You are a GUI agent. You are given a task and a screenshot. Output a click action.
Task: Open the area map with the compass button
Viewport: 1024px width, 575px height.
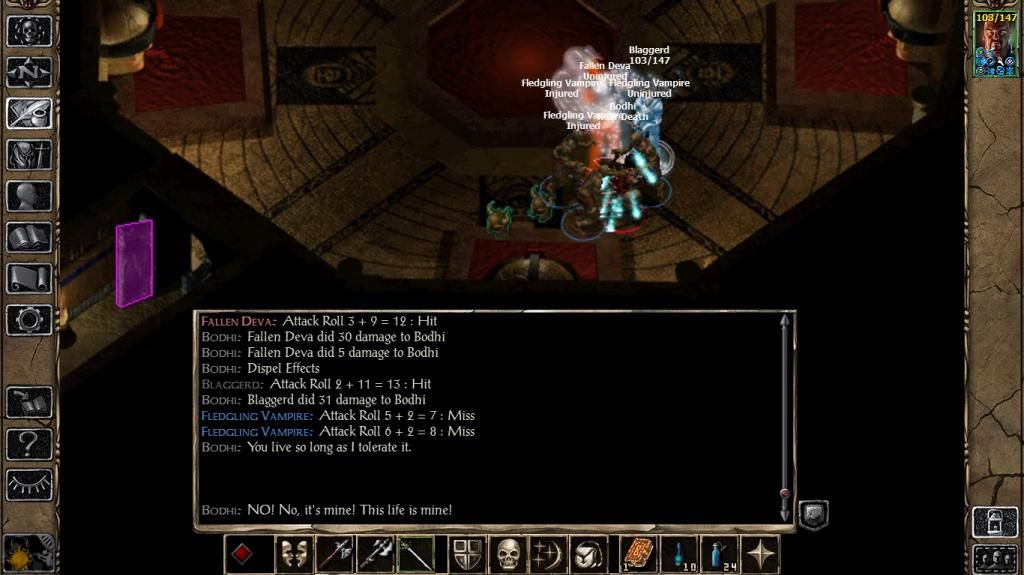tap(29, 72)
